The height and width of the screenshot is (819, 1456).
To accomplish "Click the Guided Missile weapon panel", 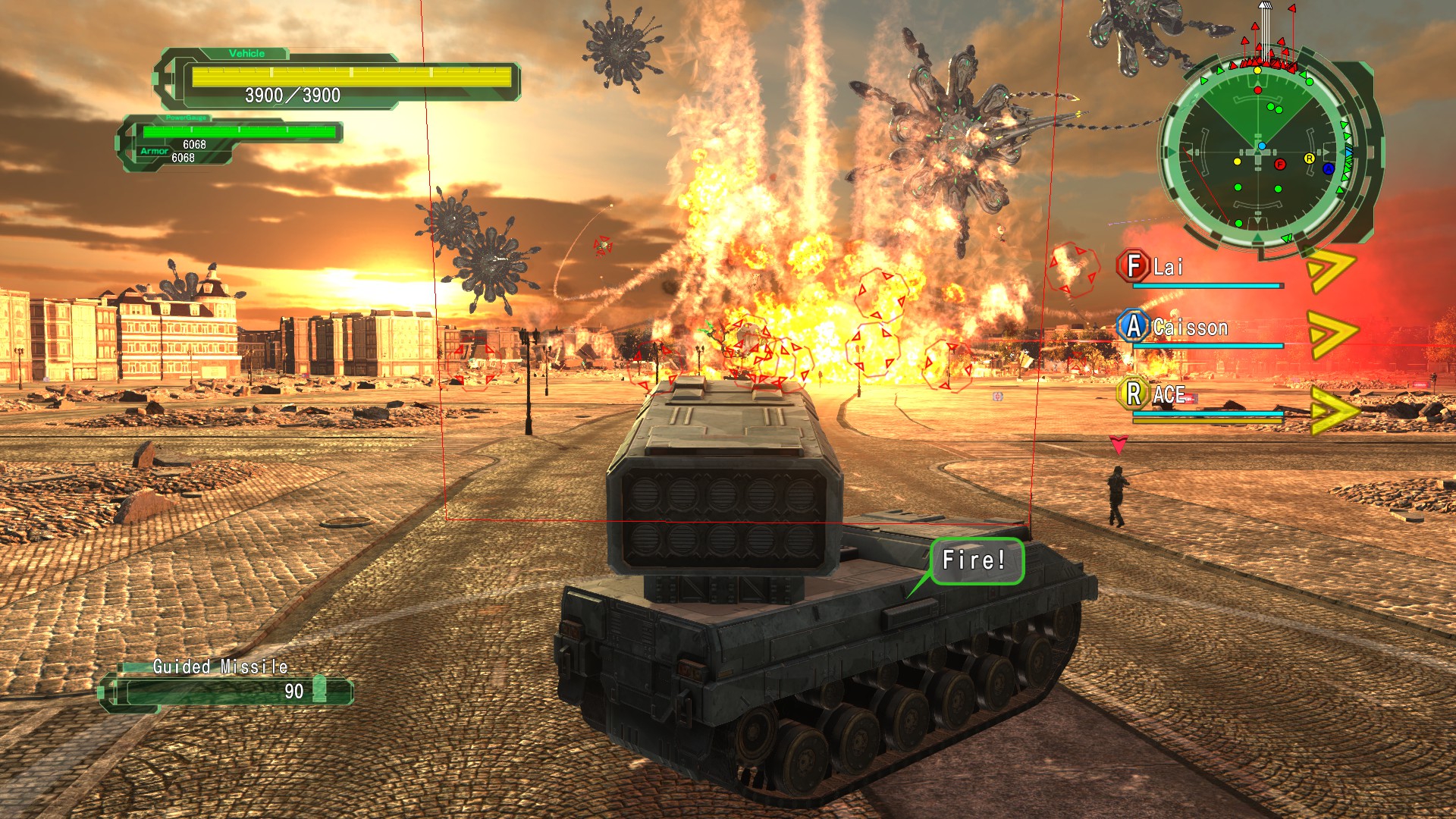I will point(227,684).
